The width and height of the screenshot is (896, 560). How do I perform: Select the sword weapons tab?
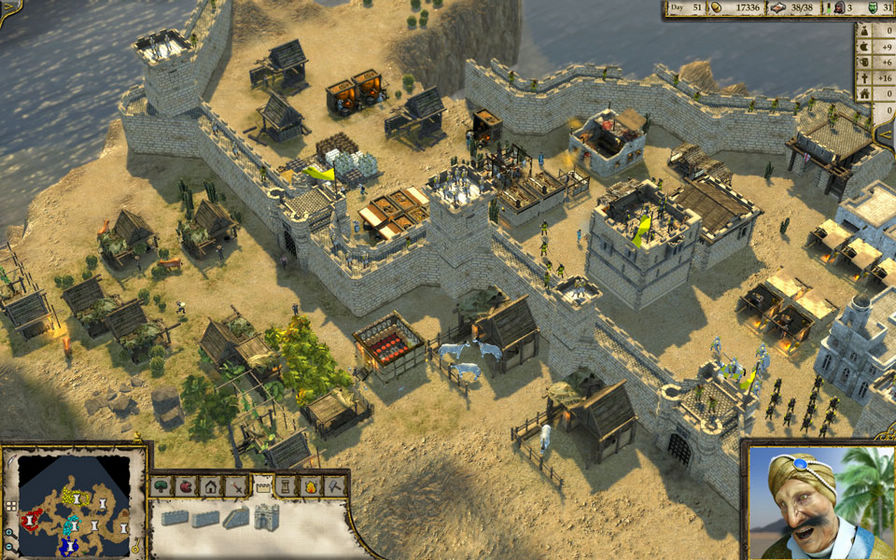237,487
